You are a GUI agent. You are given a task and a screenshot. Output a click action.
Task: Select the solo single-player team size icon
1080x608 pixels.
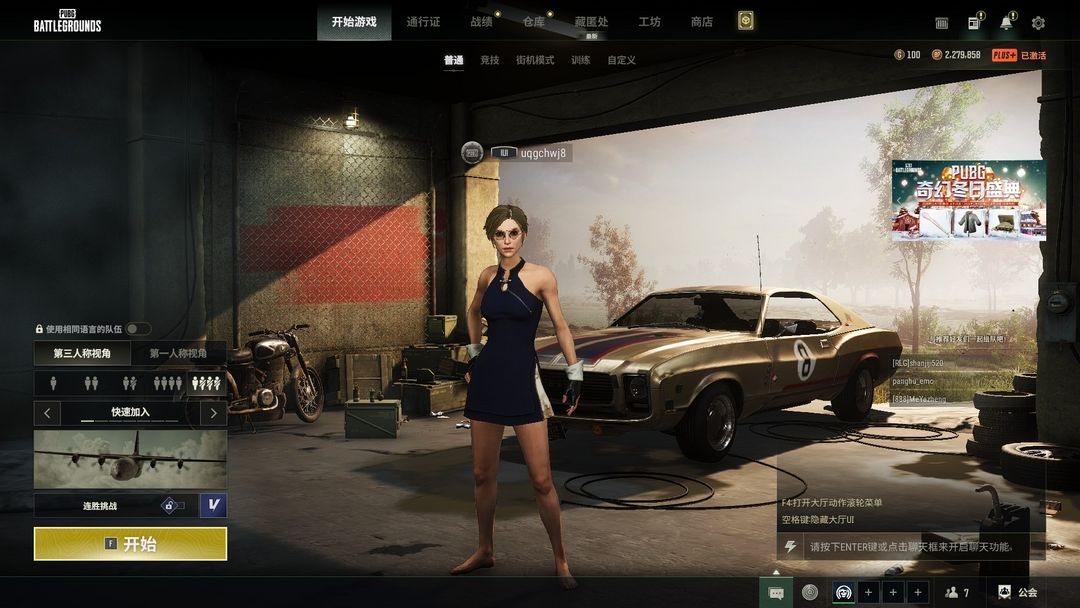click(x=54, y=383)
